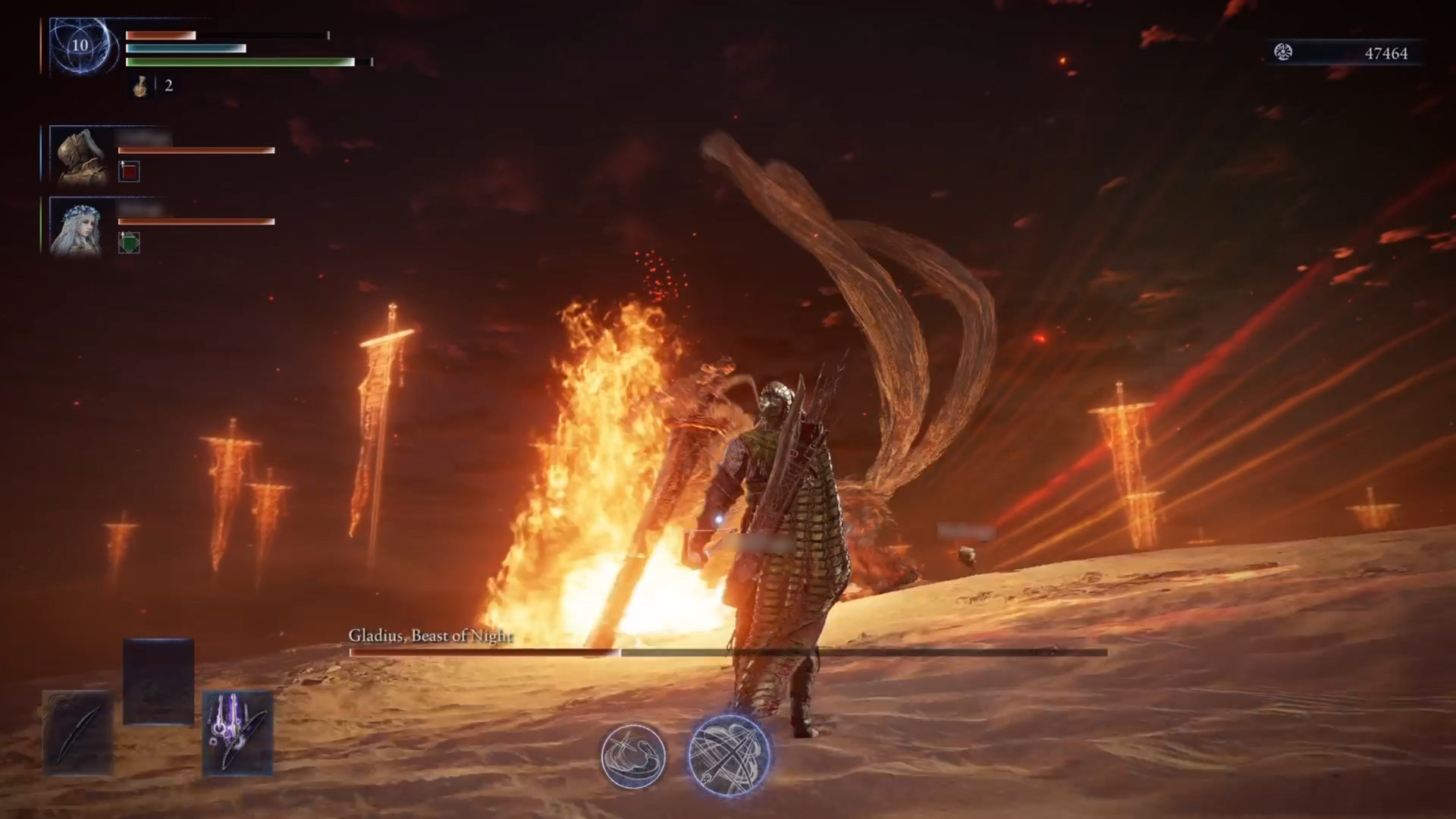This screenshot has height=819, width=1456.
Task: Select the first ally's hooded portrait
Action: (78, 154)
